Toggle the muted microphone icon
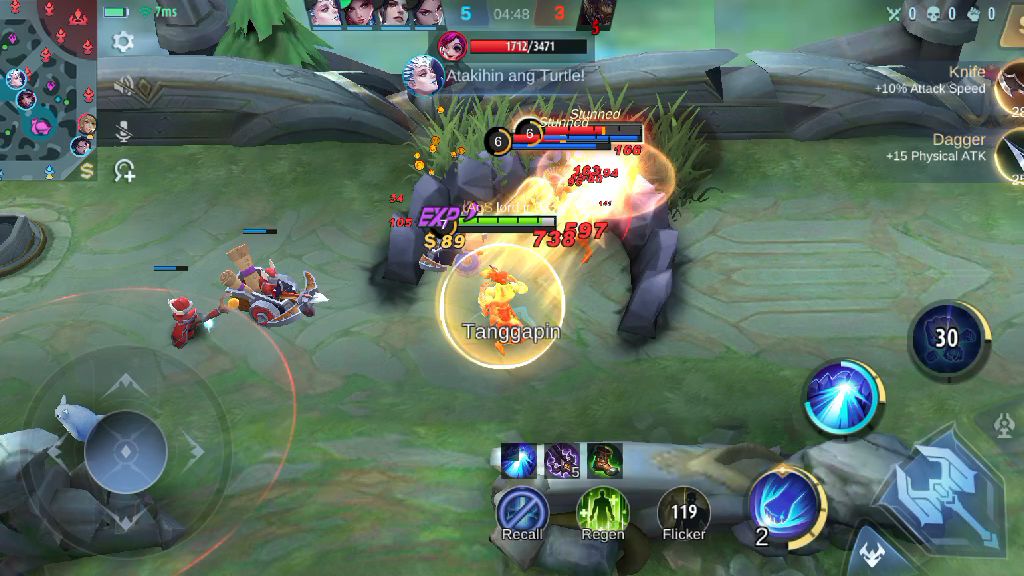This screenshot has height=576, width=1024. click(x=124, y=131)
